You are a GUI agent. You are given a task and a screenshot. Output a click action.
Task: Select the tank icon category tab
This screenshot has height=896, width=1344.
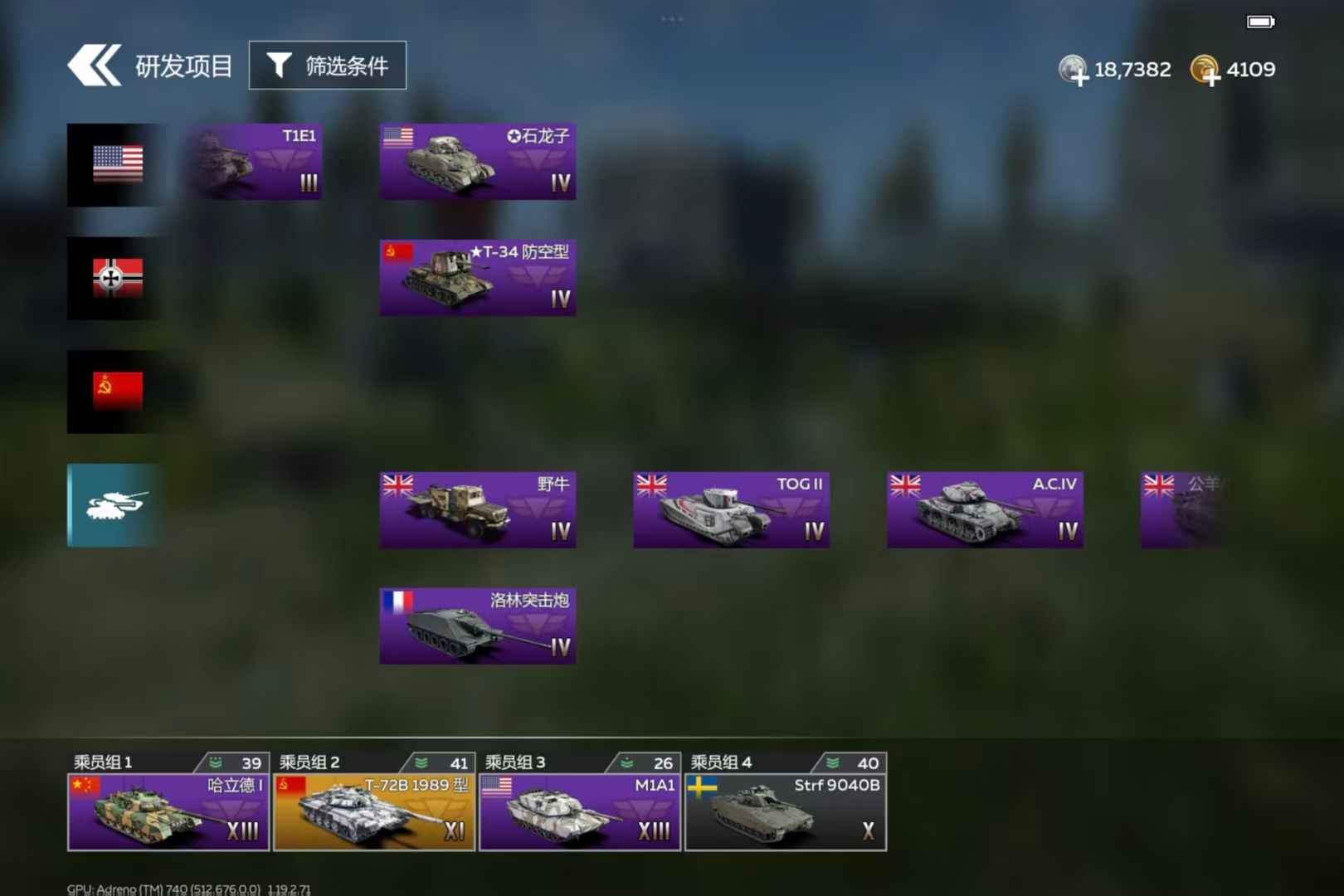coord(115,504)
